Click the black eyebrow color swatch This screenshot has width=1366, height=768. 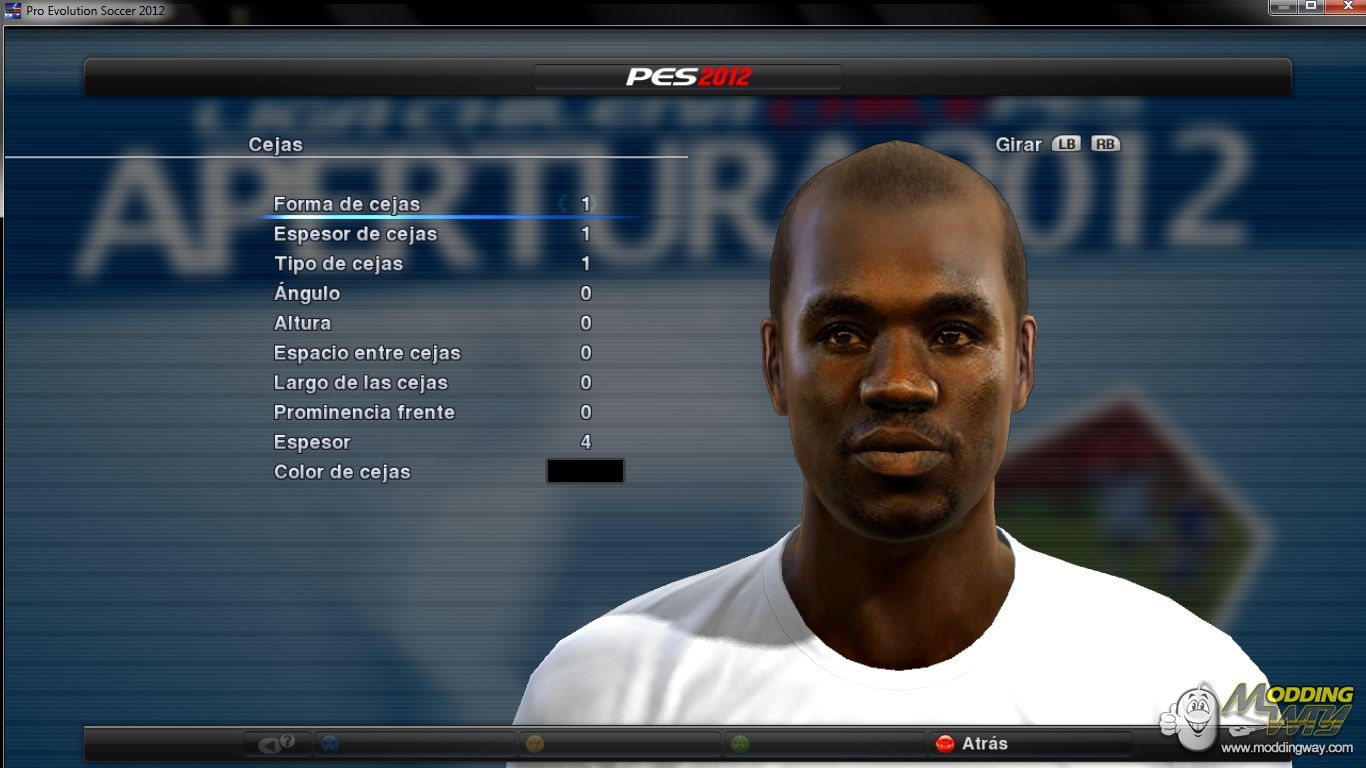(x=585, y=471)
